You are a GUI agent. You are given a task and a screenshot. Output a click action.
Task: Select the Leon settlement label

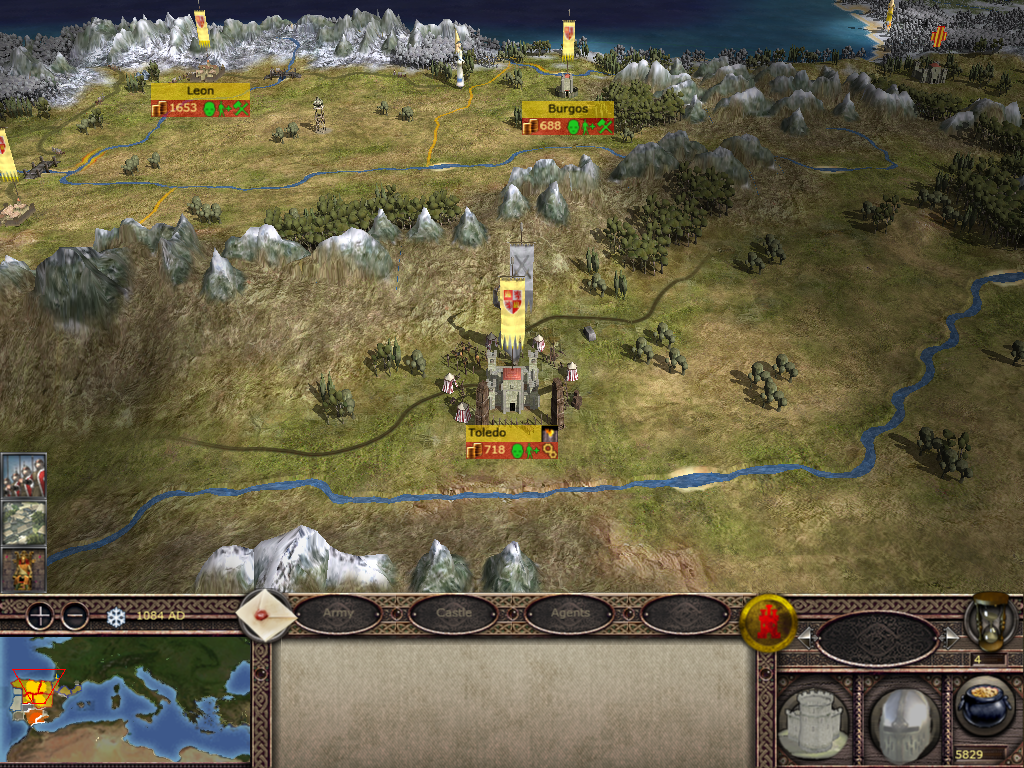(x=200, y=91)
